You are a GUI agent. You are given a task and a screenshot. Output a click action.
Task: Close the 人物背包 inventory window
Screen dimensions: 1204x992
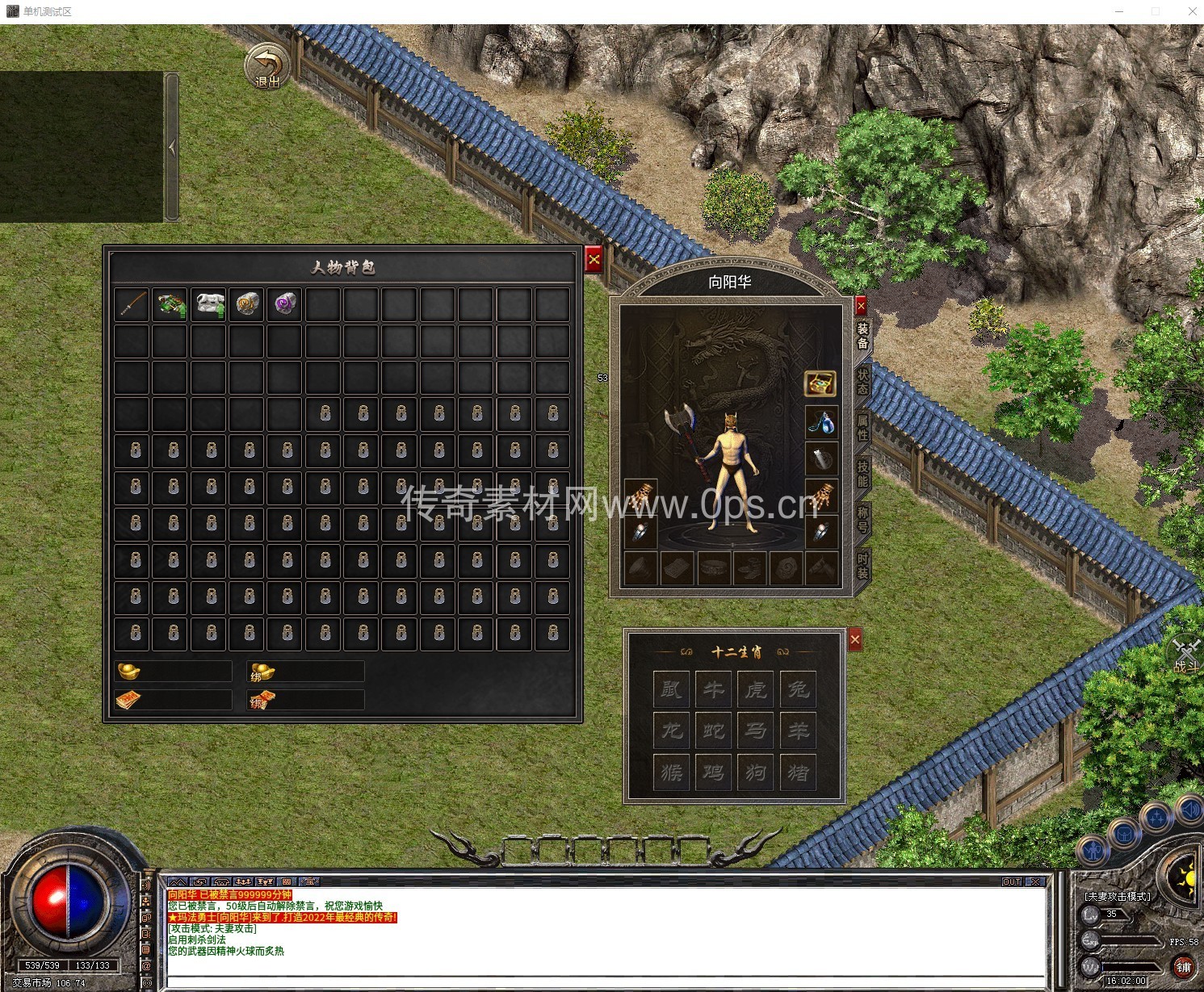594,259
